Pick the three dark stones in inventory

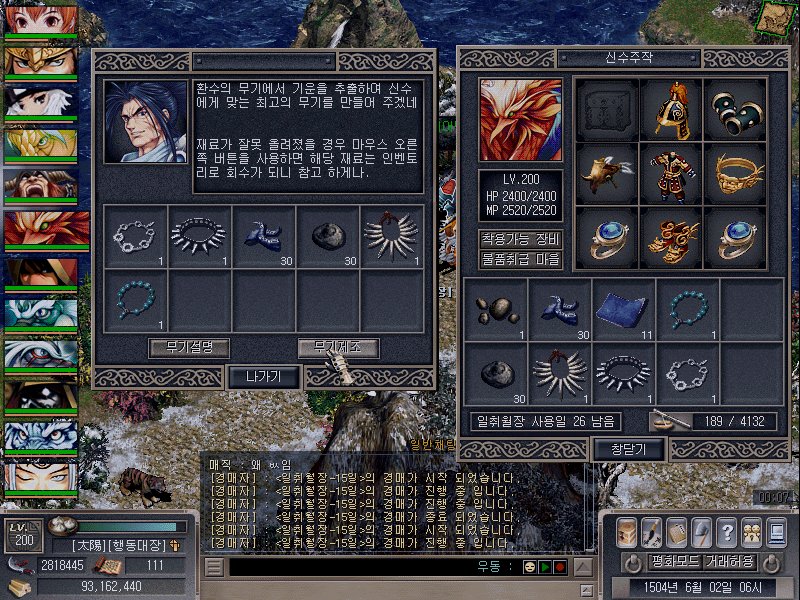click(x=496, y=307)
